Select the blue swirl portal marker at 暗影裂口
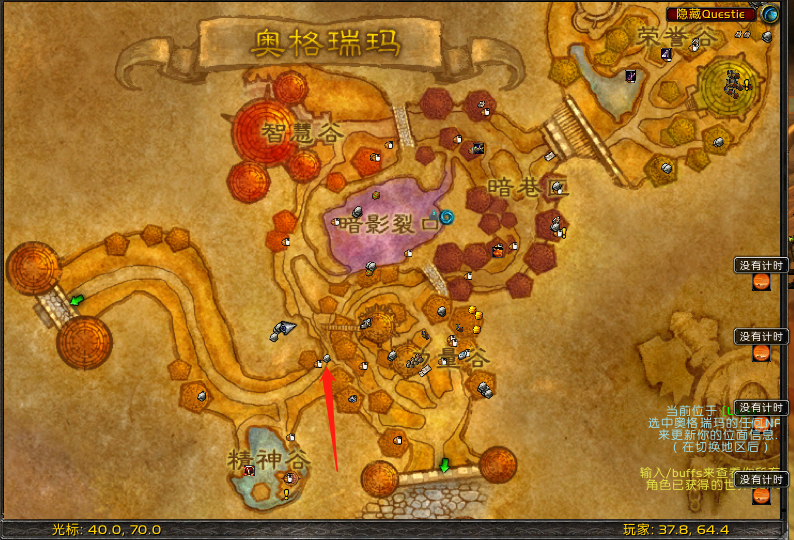 [446, 216]
